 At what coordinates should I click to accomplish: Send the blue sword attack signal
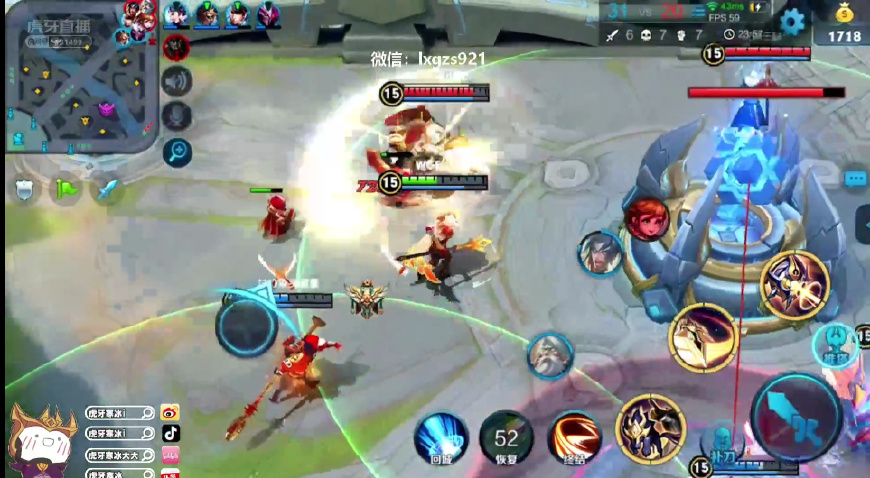click(x=107, y=189)
